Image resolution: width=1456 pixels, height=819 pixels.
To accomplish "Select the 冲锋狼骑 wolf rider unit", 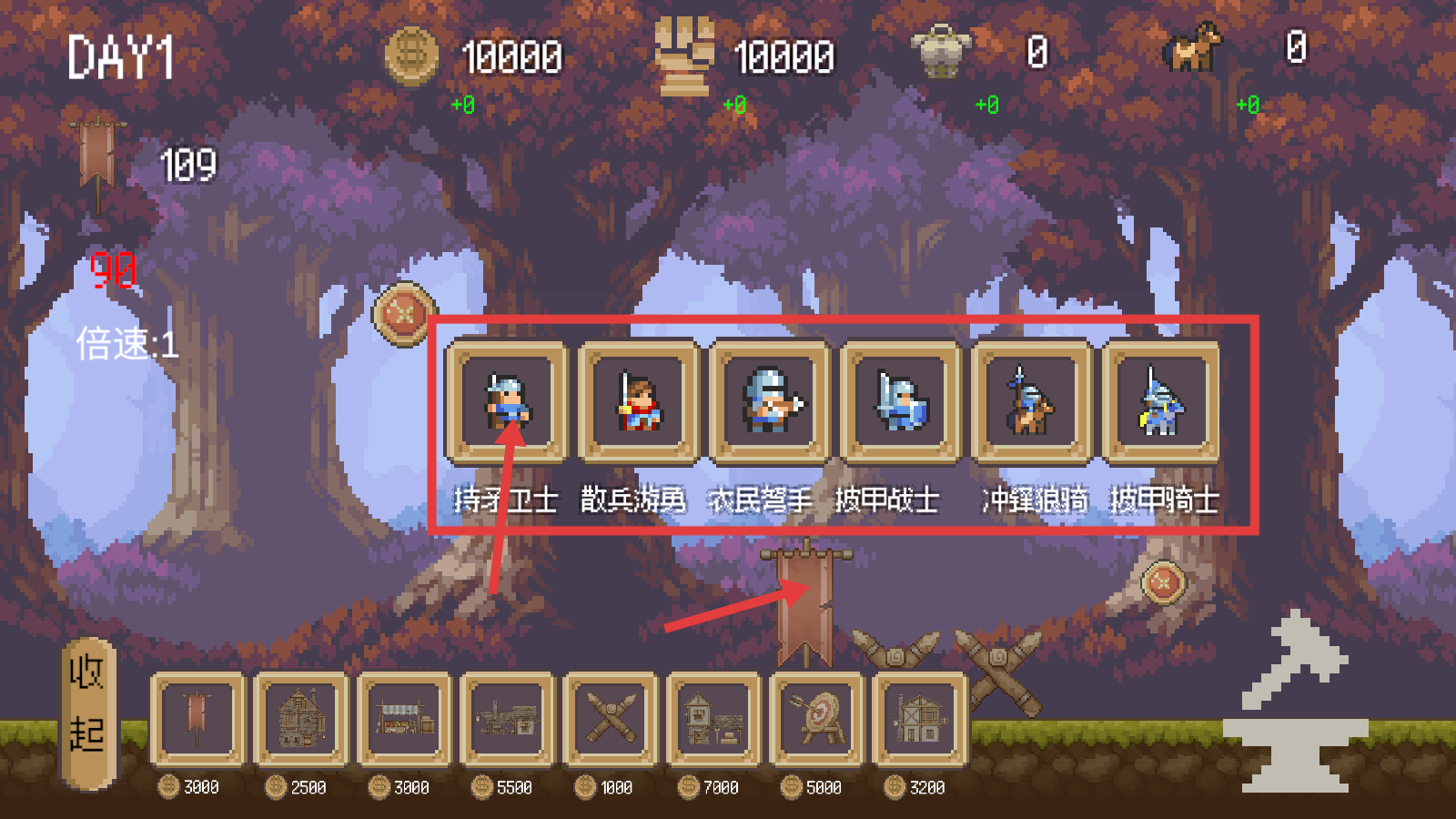I will (1031, 401).
